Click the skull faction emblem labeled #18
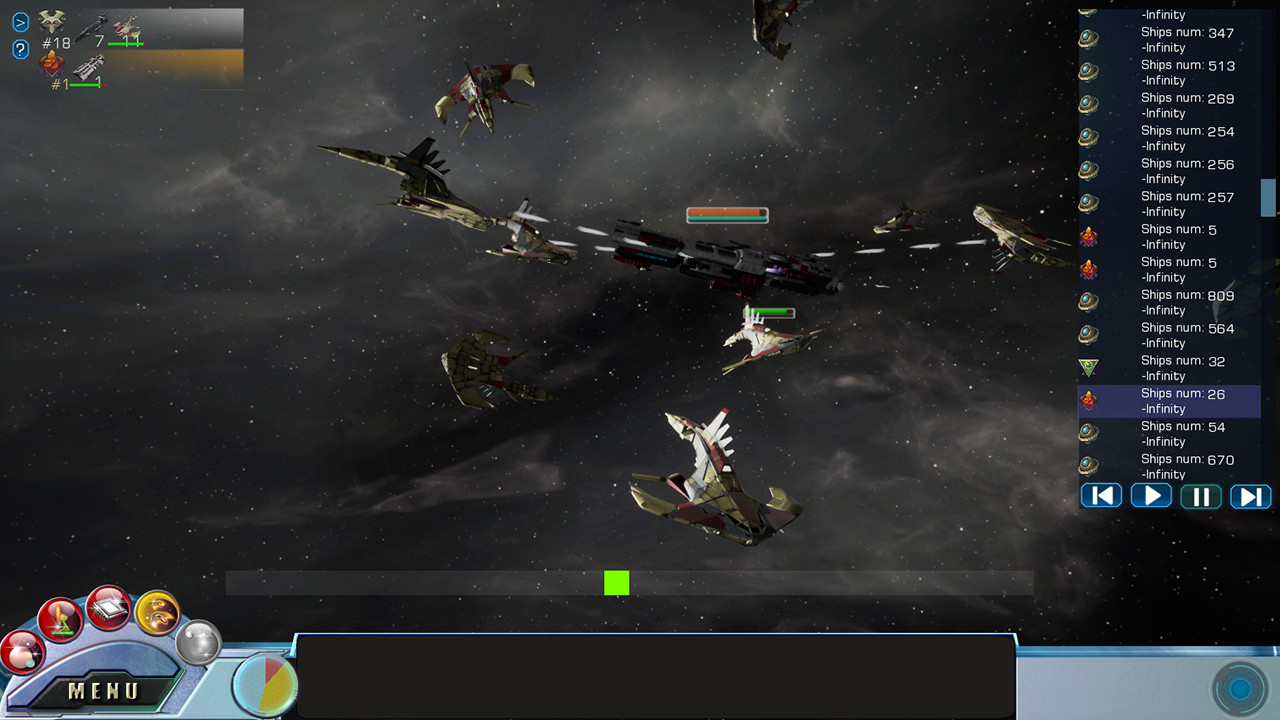Screen dimensions: 1280x720 click(x=51, y=22)
